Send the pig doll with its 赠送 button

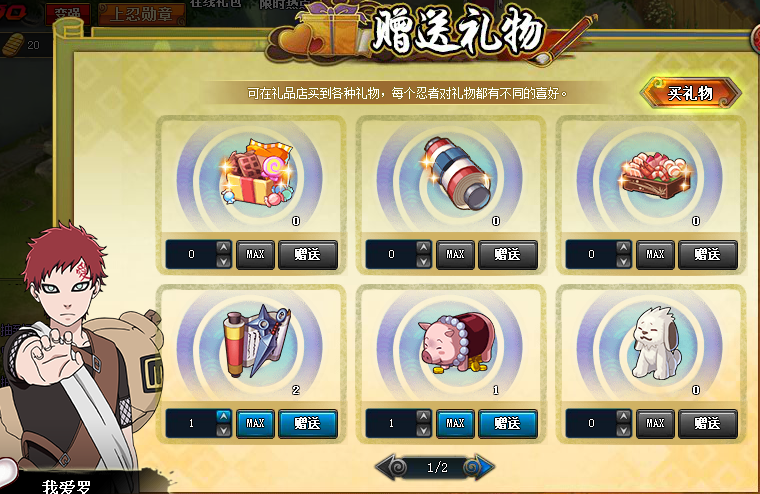pos(508,423)
